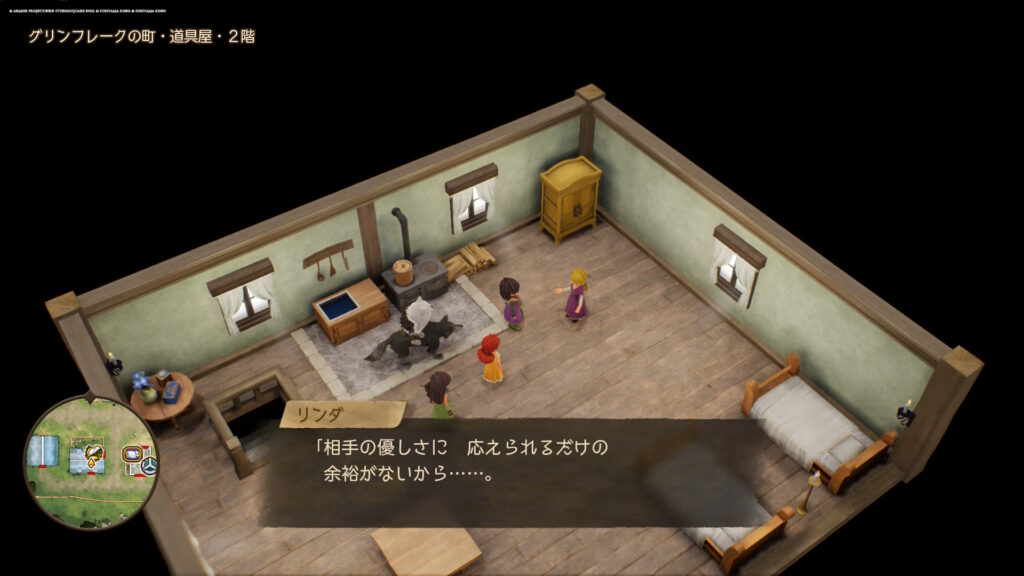Open the circular town minimap
1024x576 pixels.
(91, 462)
